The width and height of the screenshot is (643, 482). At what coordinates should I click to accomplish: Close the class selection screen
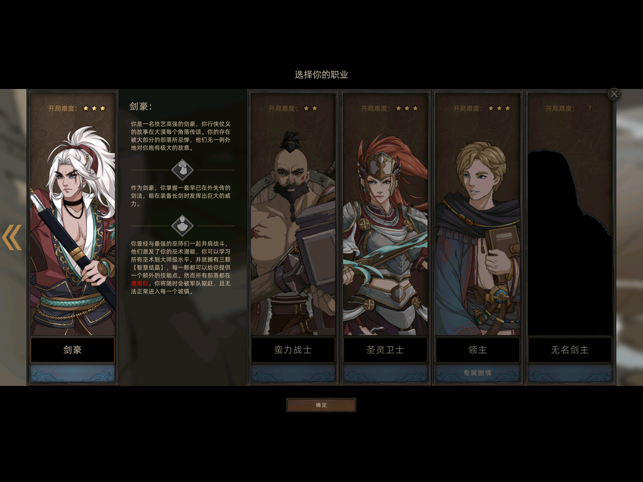614,95
